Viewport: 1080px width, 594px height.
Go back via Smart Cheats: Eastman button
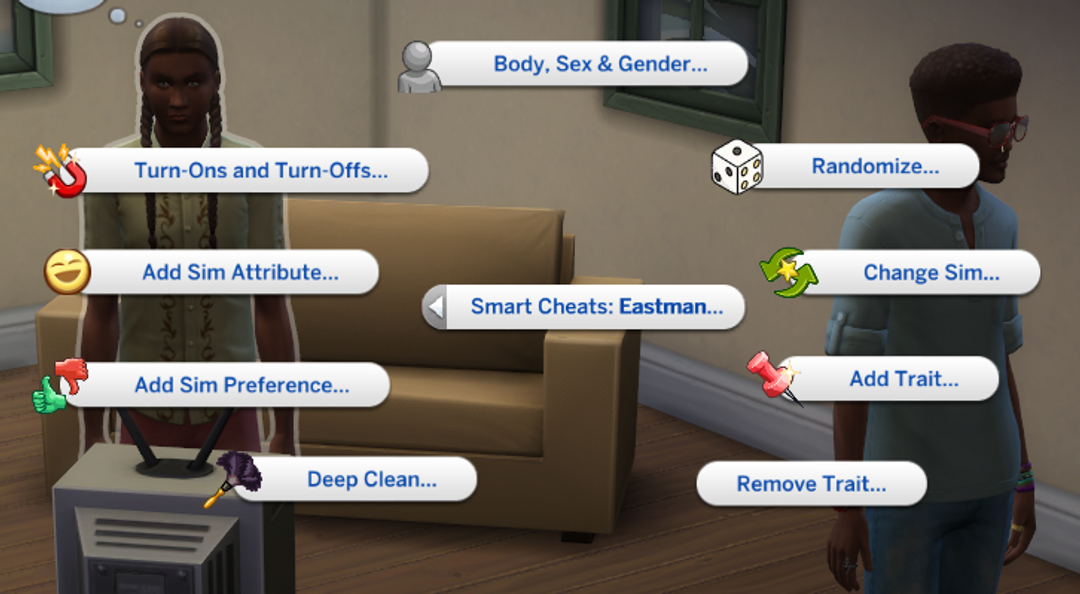[x=595, y=307]
